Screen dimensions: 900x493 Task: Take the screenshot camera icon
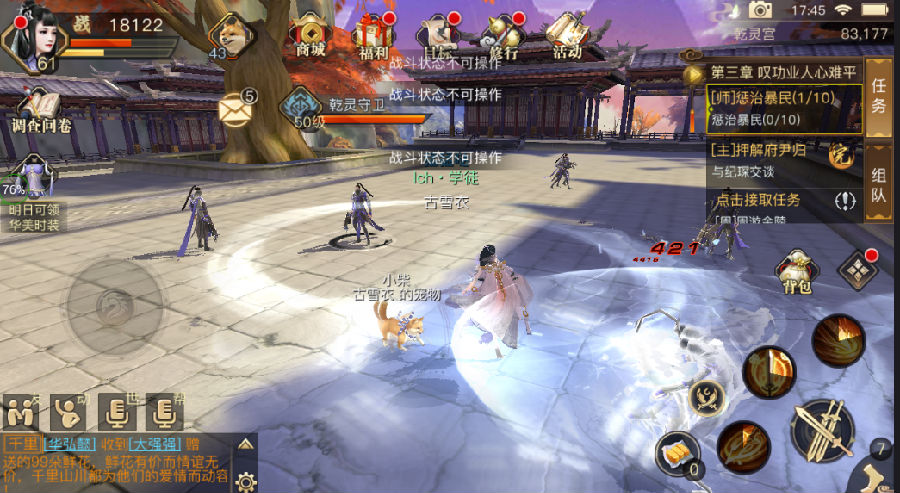(x=761, y=10)
